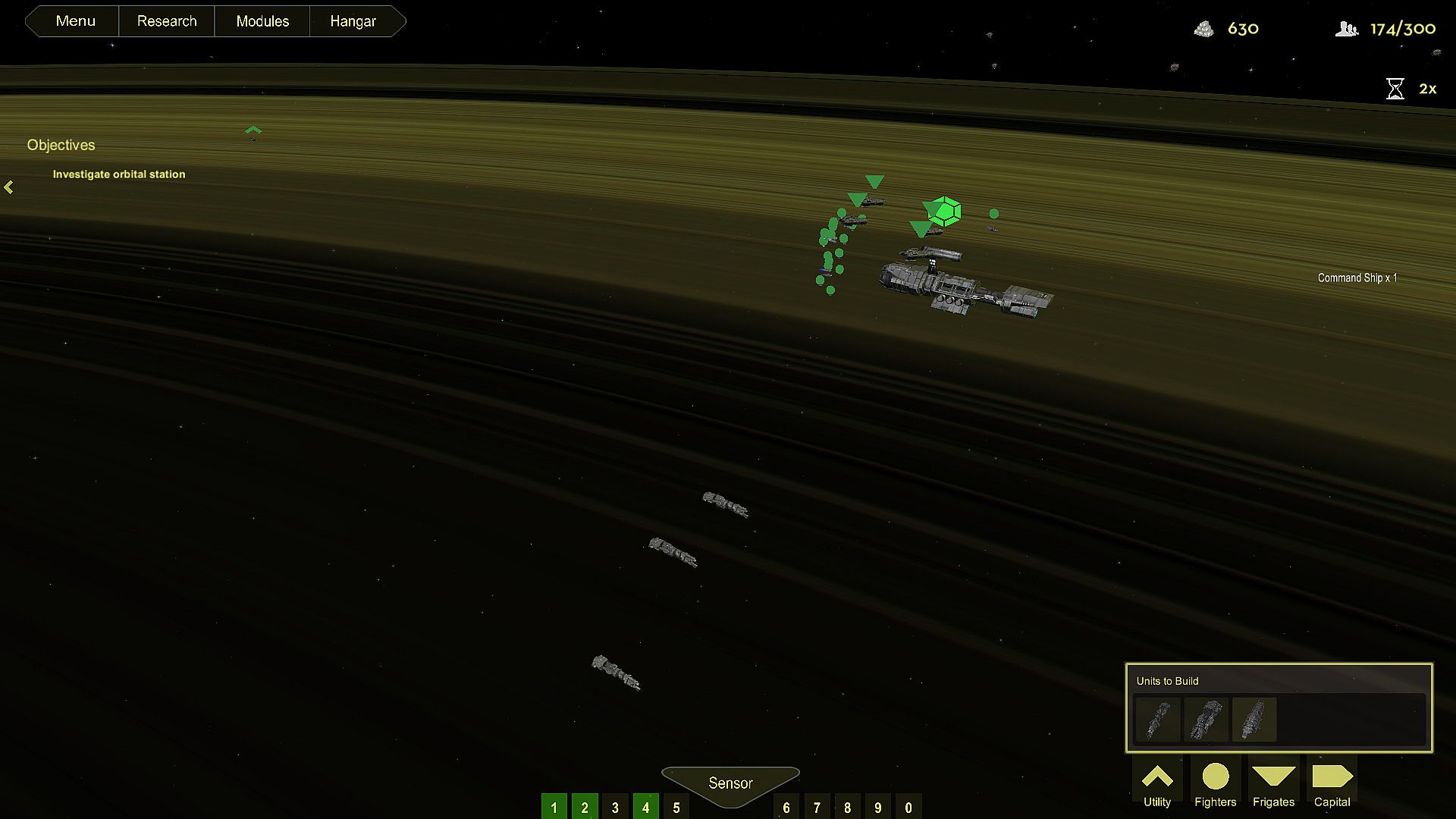Change the 2x game speed hourglass
This screenshot has height=819, width=1456.
coord(1395,89)
